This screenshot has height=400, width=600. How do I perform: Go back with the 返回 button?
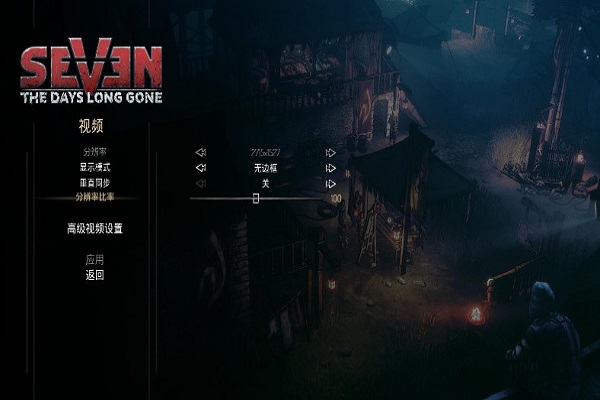94,274
